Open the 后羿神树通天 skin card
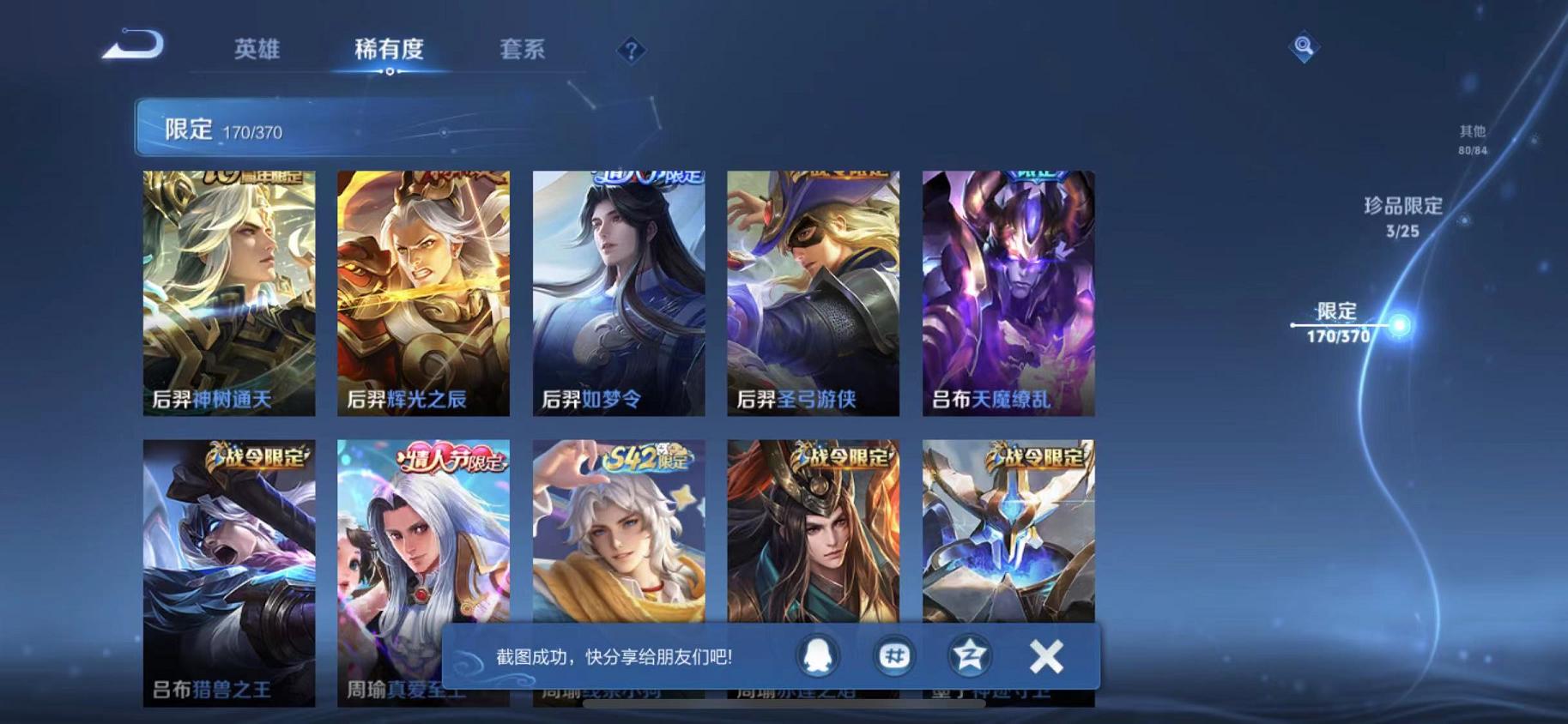This screenshot has width=1568, height=724. [x=228, y=292]
